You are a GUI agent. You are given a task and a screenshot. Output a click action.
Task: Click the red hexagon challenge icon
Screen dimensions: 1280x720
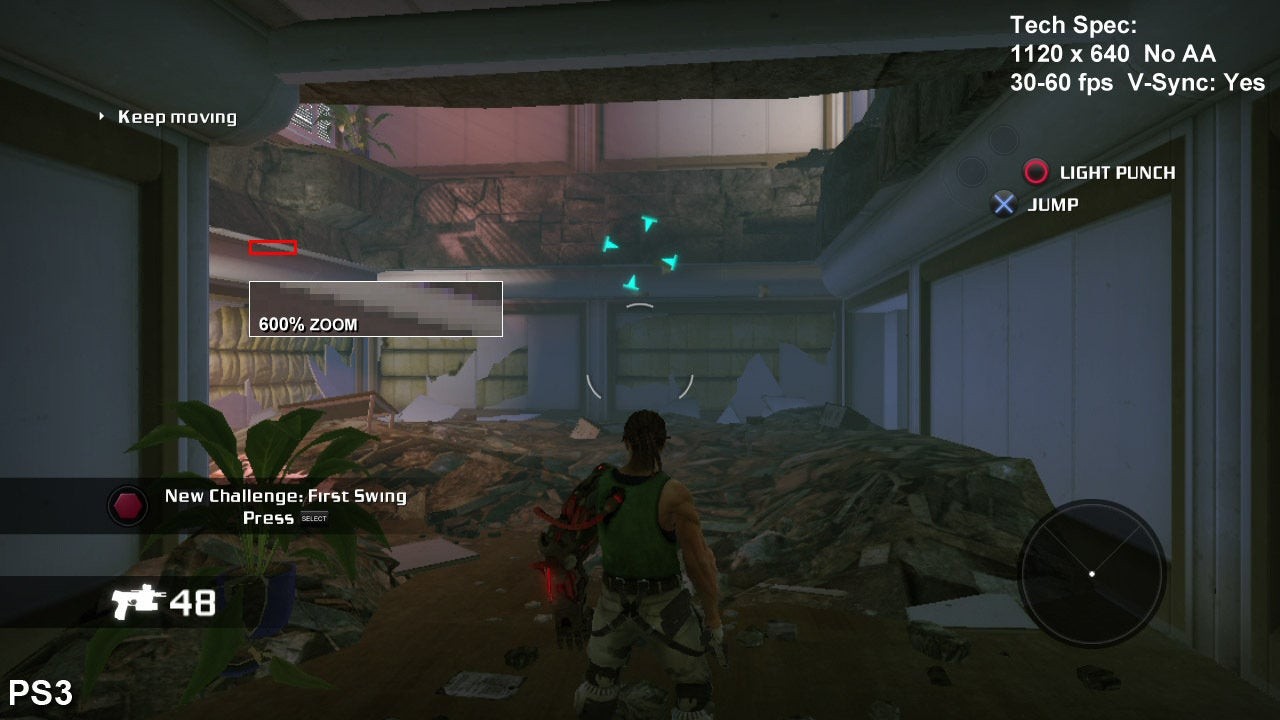coord(127,506)
